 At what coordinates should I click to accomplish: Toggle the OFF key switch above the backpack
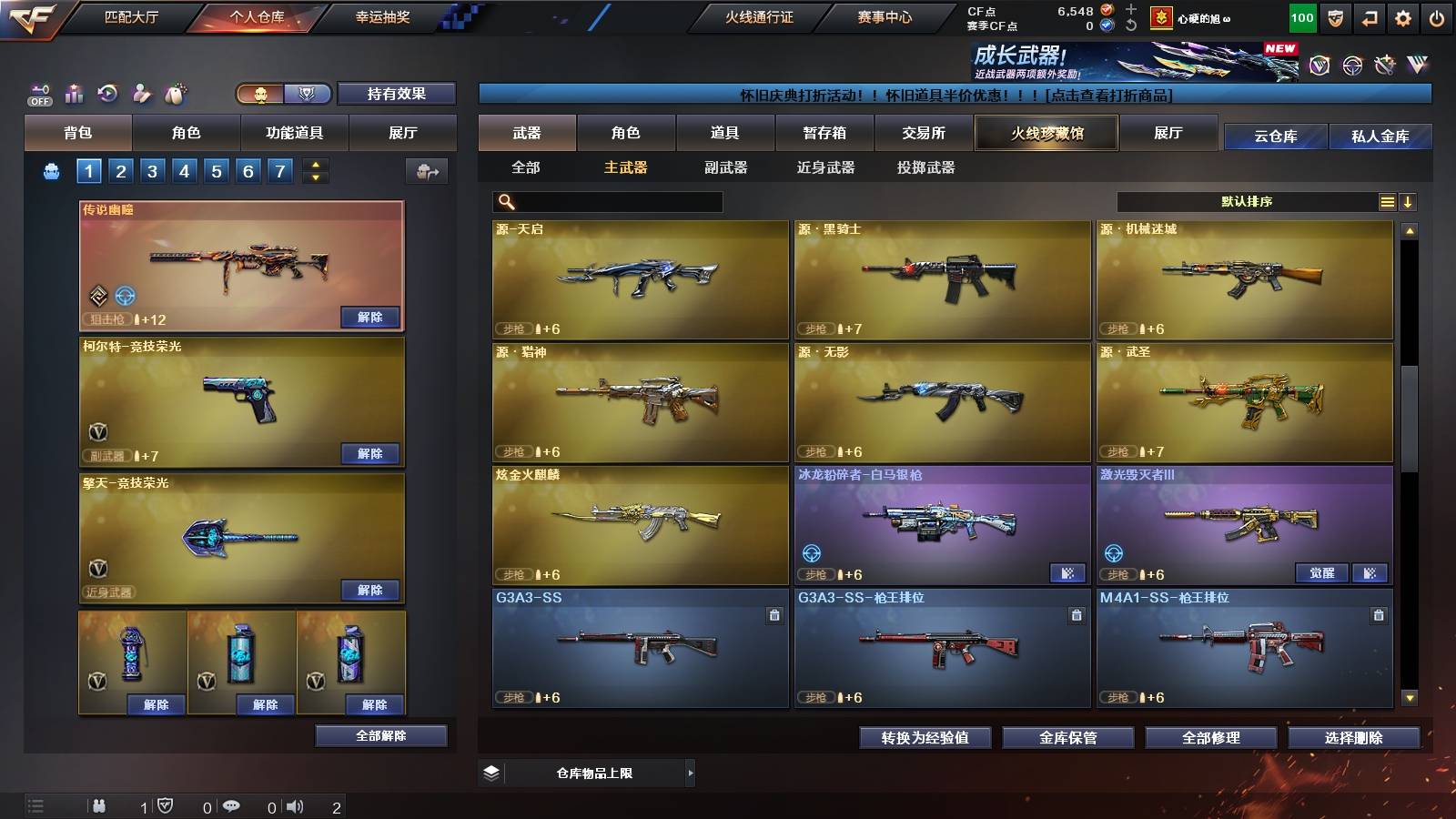[x=38, y=93]
